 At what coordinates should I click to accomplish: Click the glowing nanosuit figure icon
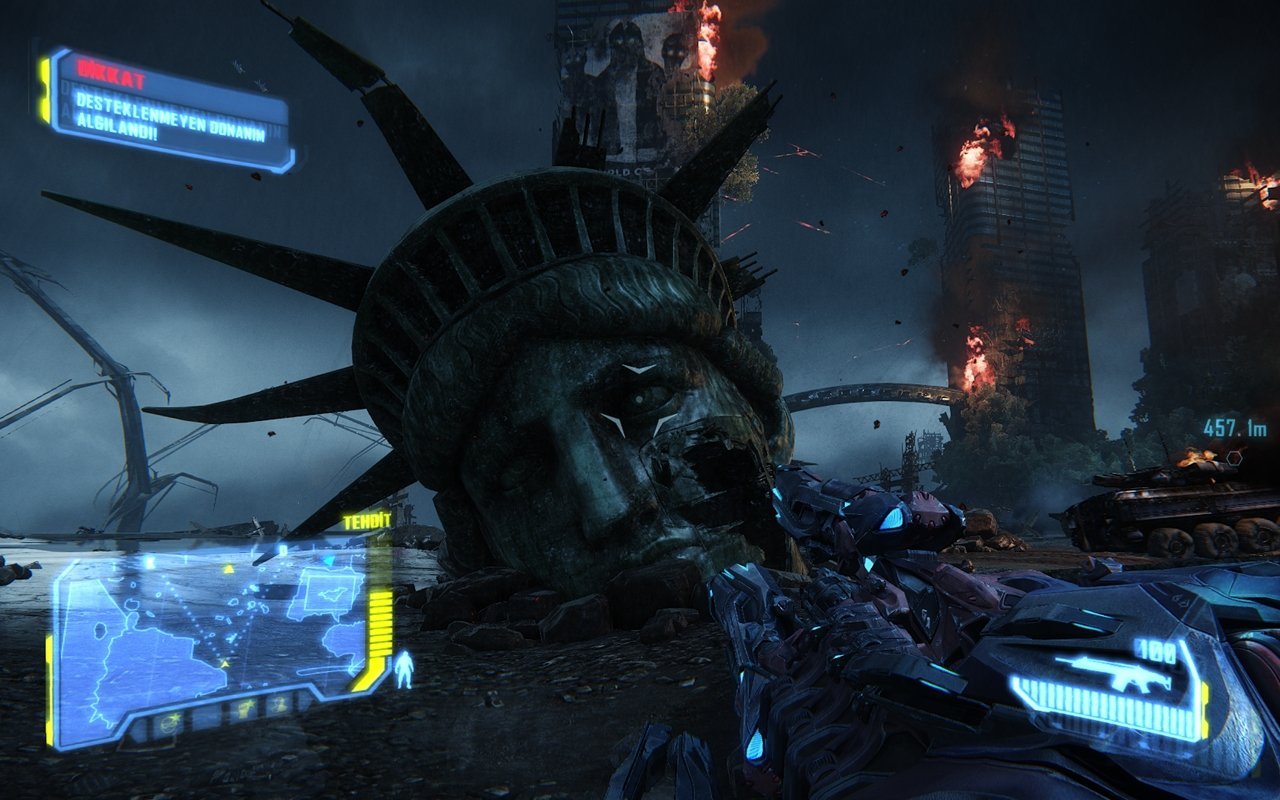404,669
